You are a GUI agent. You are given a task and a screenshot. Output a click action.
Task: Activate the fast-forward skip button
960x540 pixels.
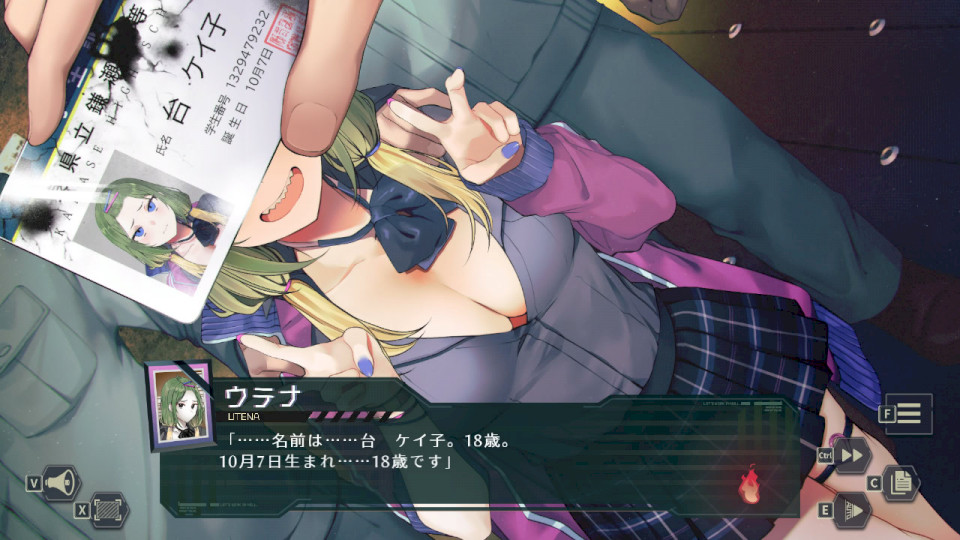coord(853,455)
